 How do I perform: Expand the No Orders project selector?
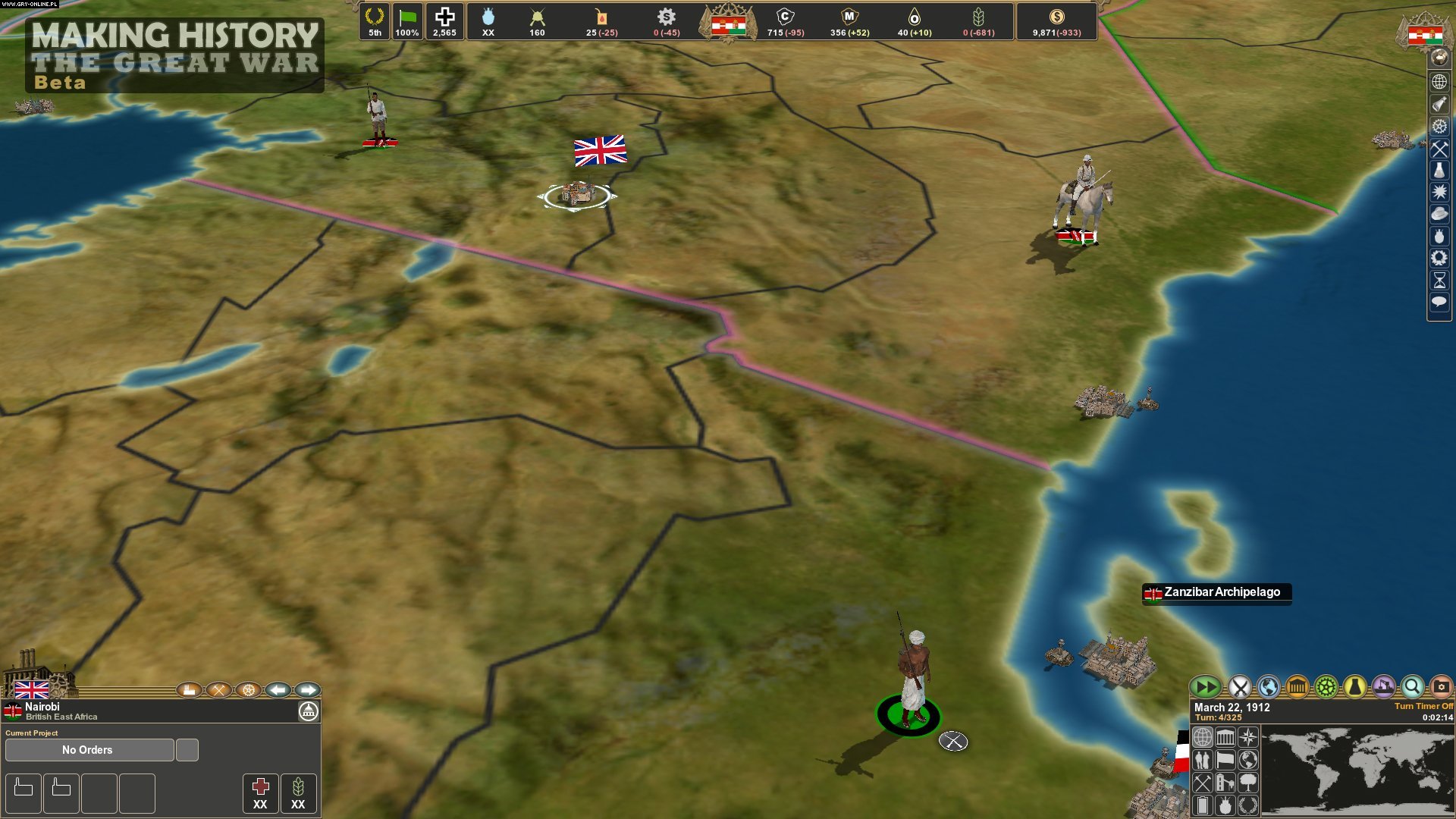(87, 750)
